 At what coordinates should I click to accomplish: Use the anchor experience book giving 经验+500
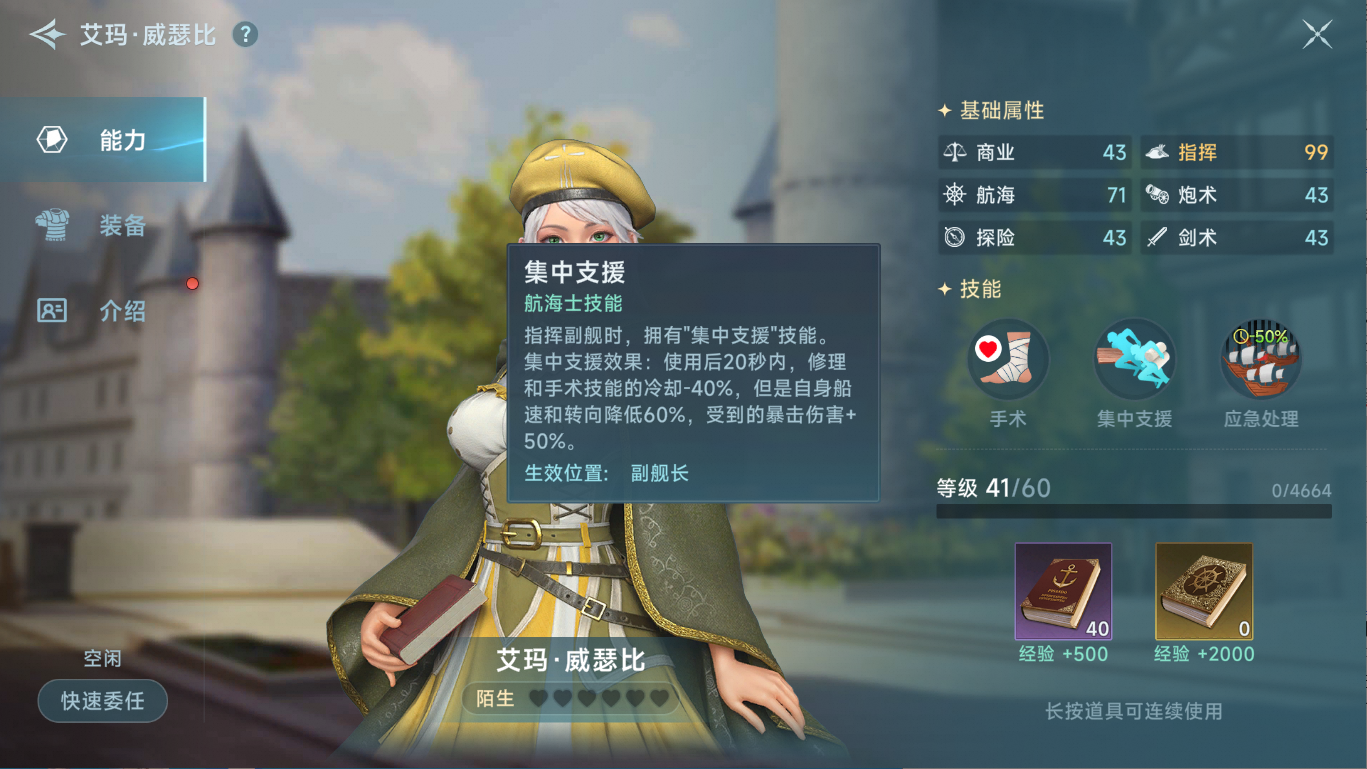pyautogui.click(x=1063, y=592)
